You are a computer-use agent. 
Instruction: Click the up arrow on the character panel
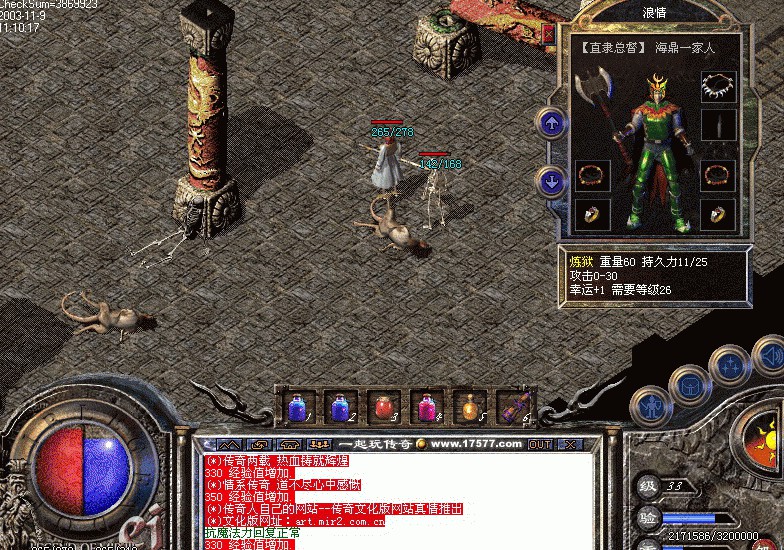(x=551, y=123)
